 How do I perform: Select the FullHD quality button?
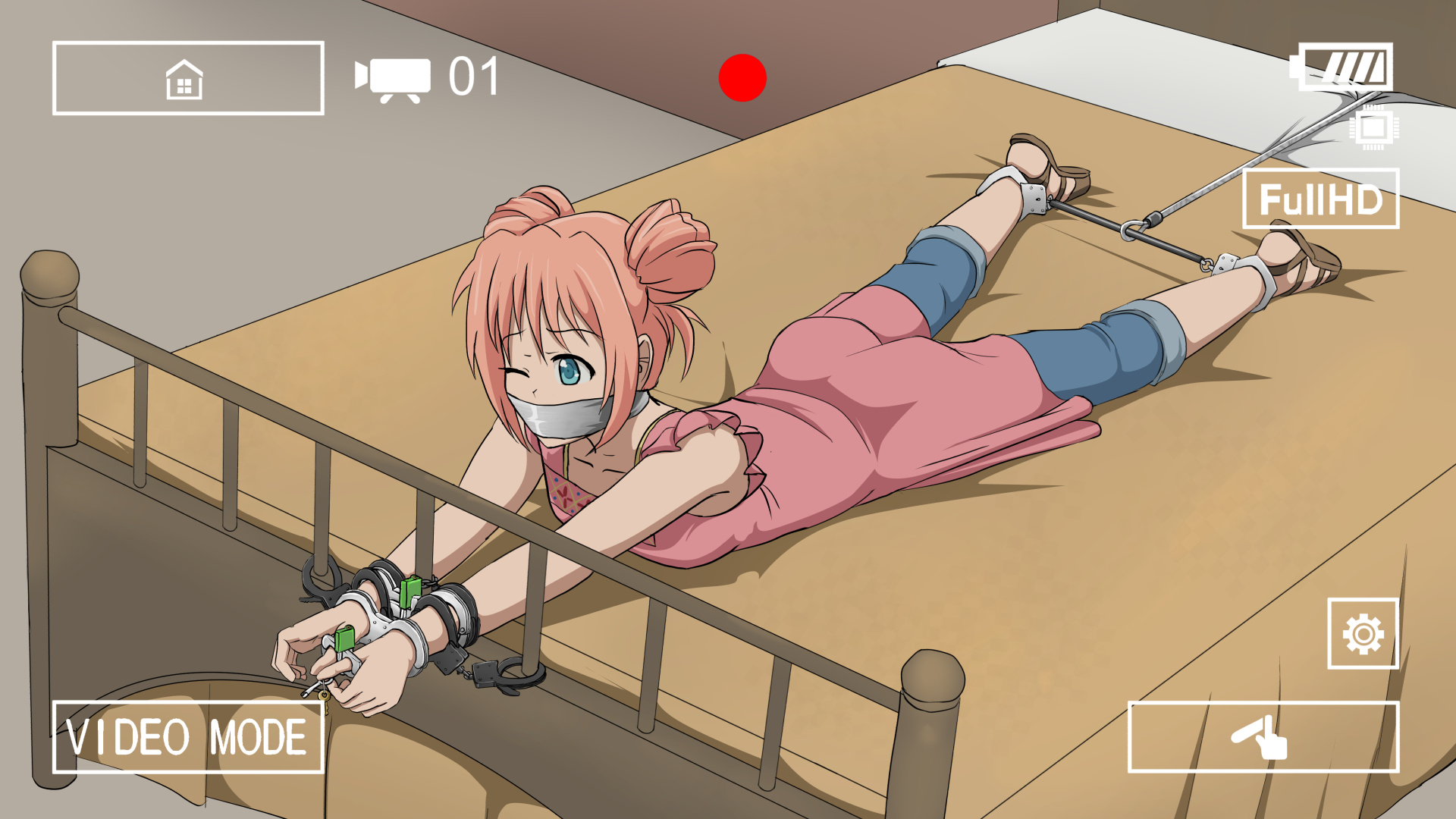point(1320,199)
